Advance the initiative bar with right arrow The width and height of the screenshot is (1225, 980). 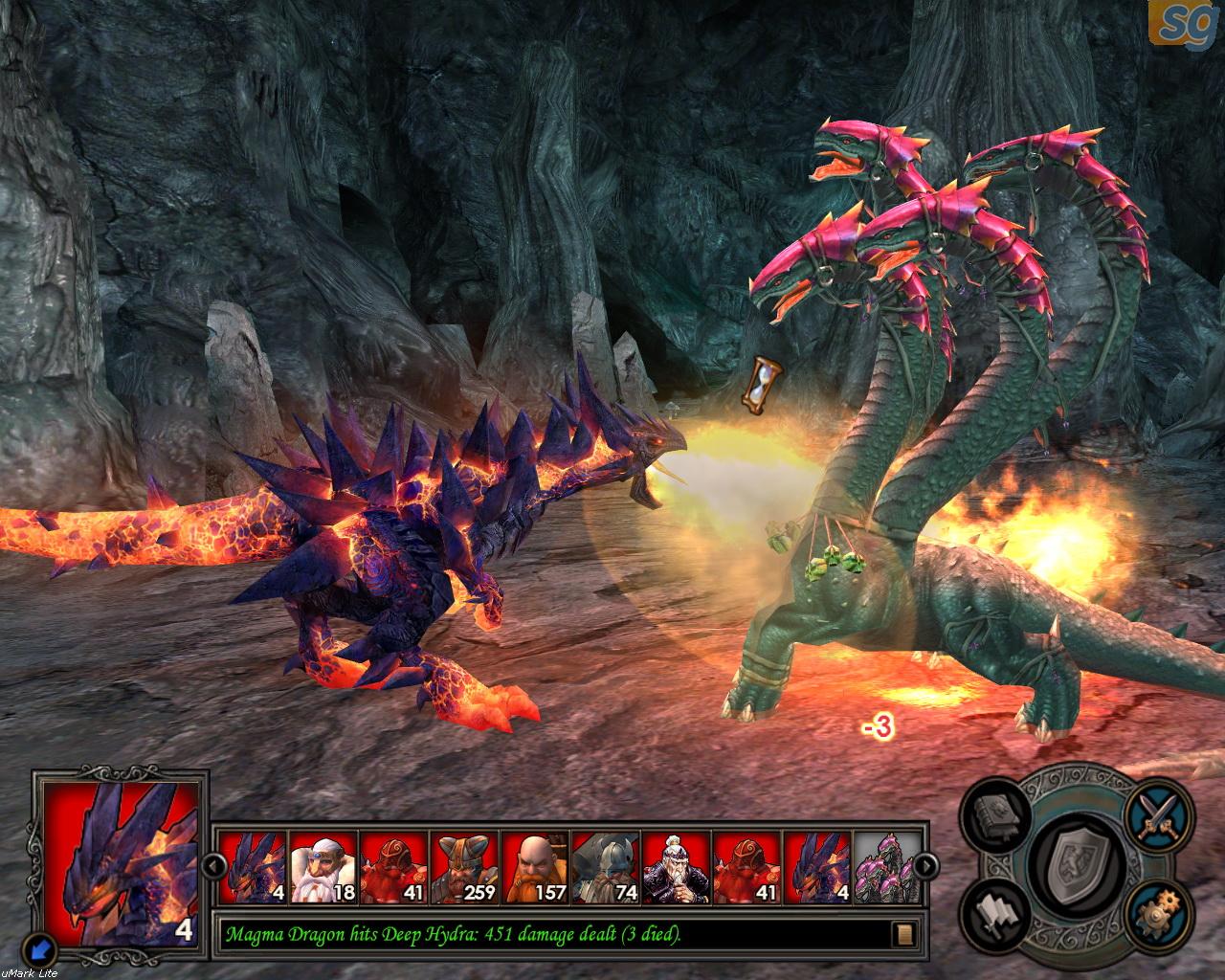tap(926, 866)
